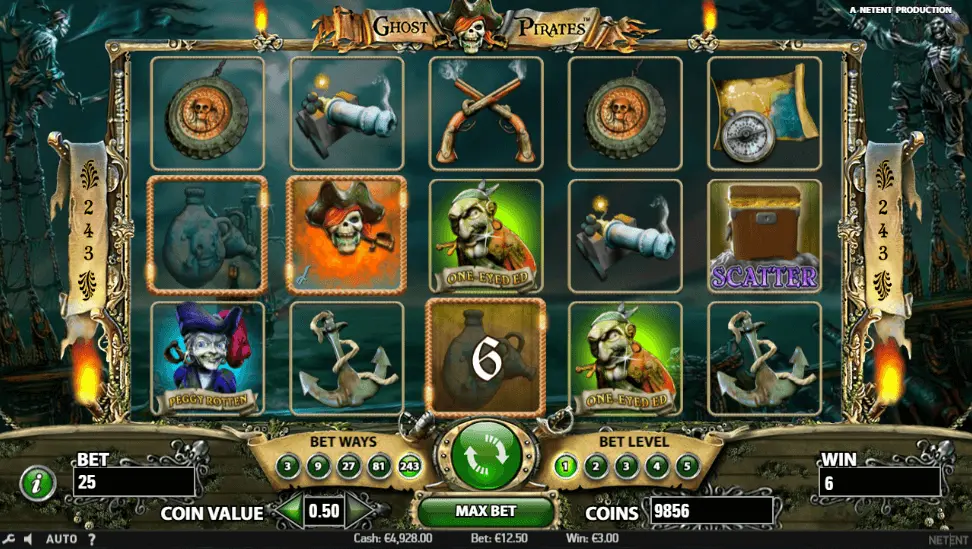Click the MAX BET button
The height and width of the screenshot is (549, 972).
point(486,511)
